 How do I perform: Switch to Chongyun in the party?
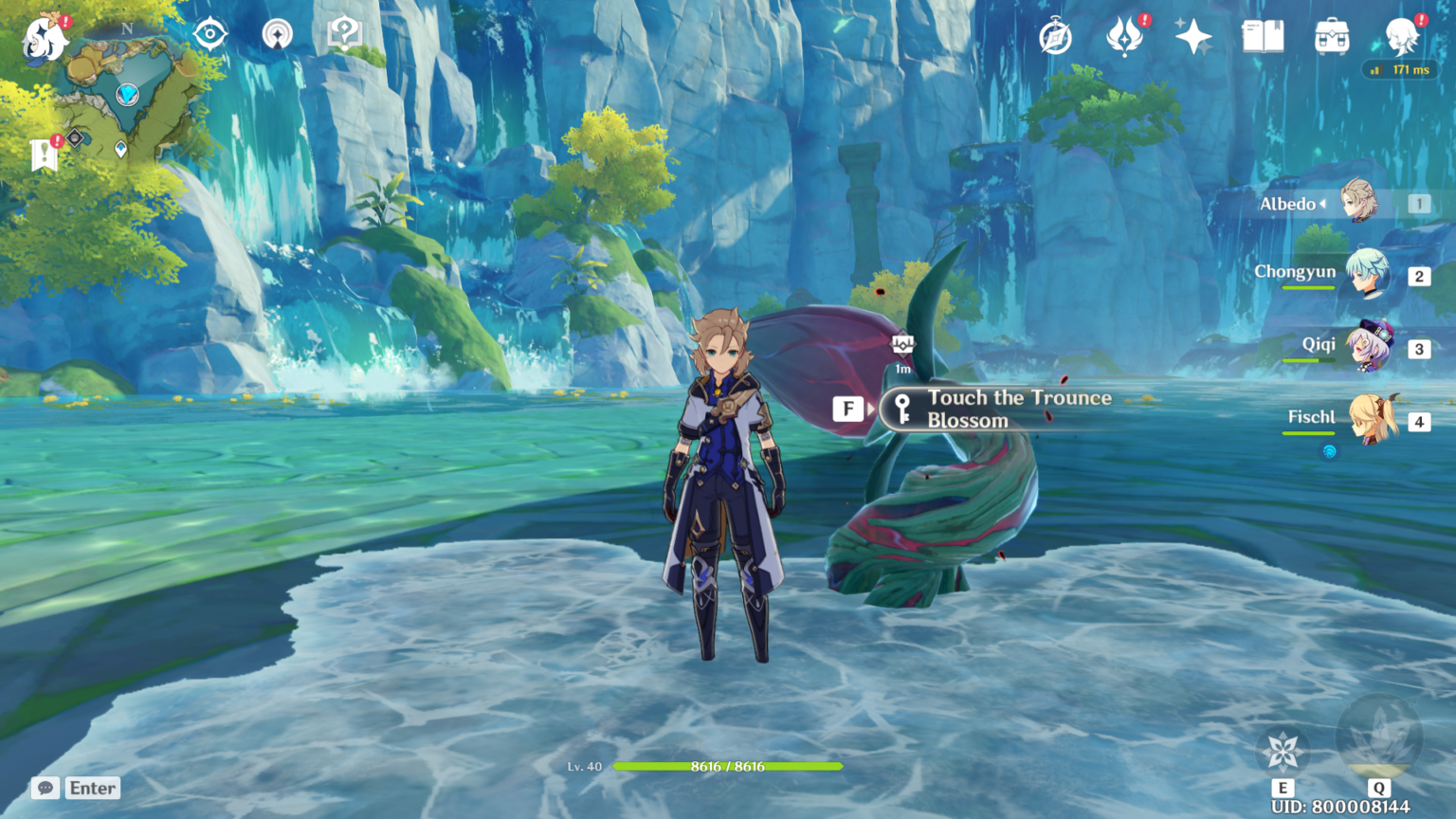tap(1365, 275)
